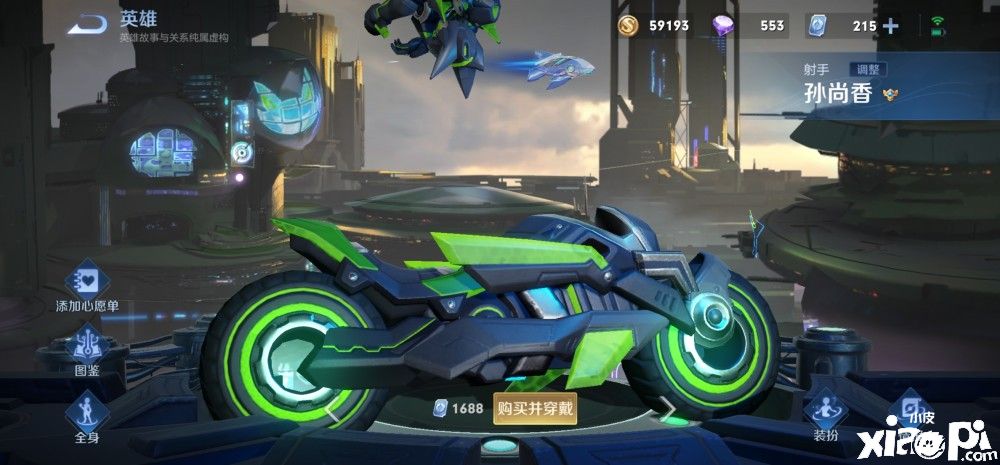Image resolution: width=1000 pixels, height=465 pixels.
Task: Show previous skin with left arrow
Action: [x=331, y=408]
